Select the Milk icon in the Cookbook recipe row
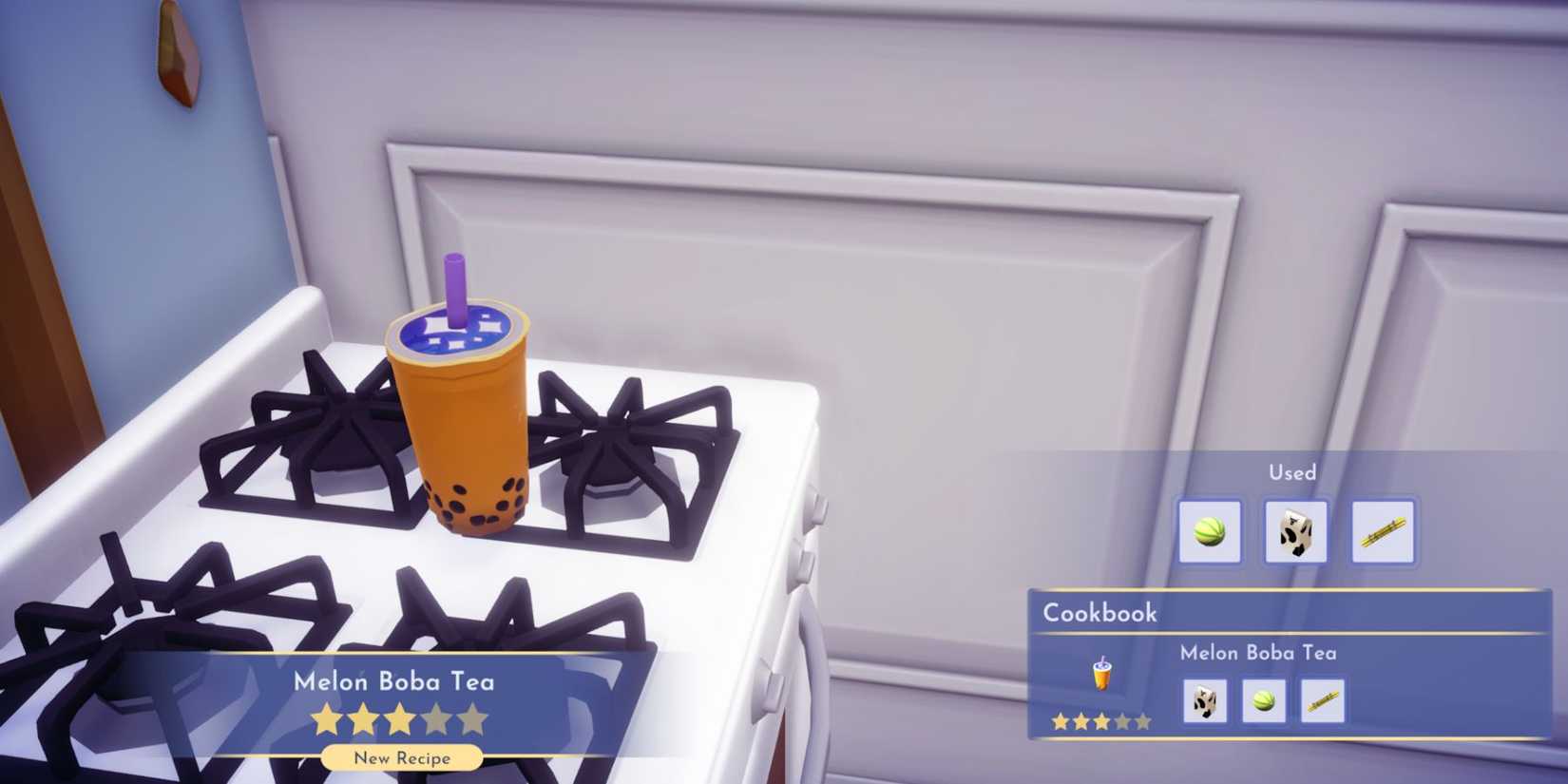Image resolution: width=1568 pixels, height=784 pixels. point(1203,699)
